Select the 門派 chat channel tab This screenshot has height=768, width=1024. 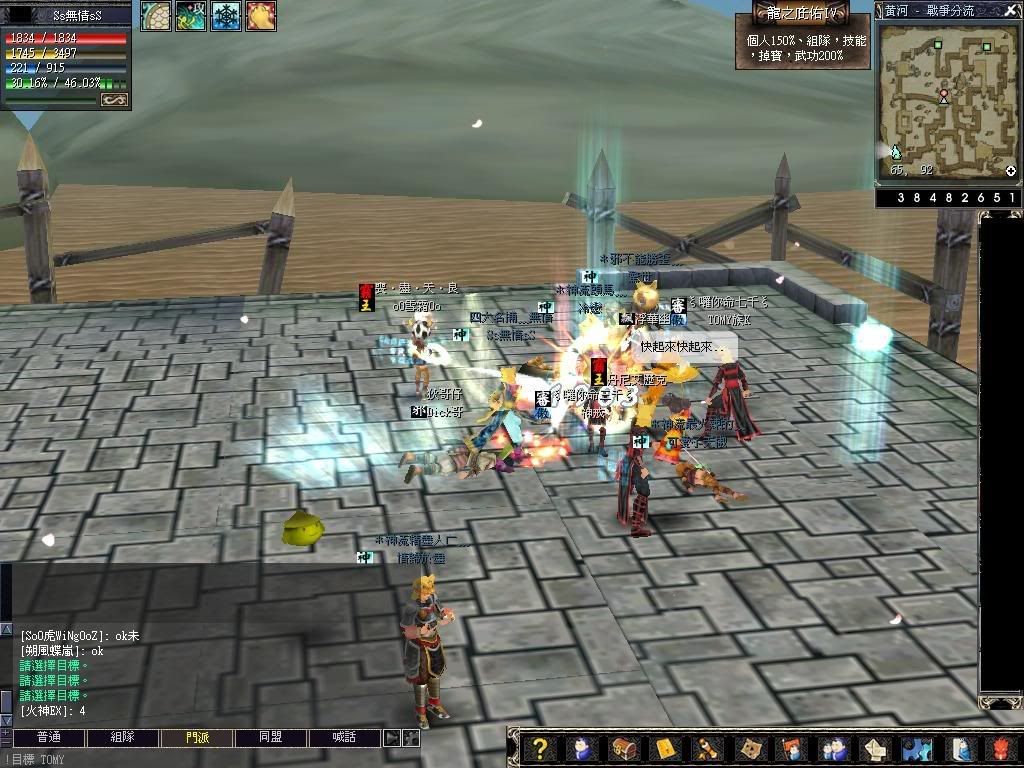[x=197, y=737]
